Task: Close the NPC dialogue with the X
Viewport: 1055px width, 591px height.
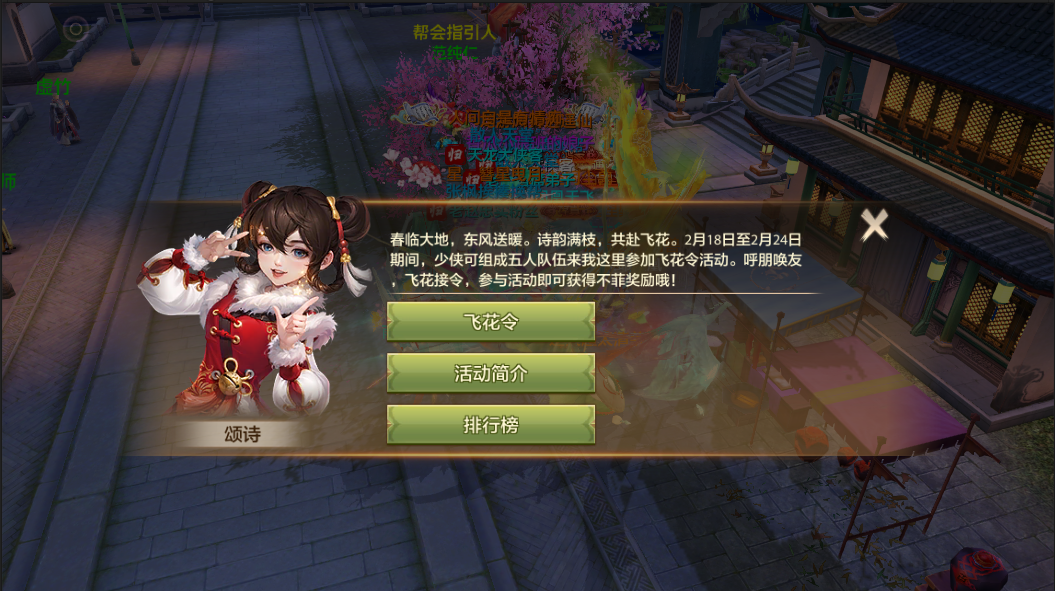Action: coord(875,225)
